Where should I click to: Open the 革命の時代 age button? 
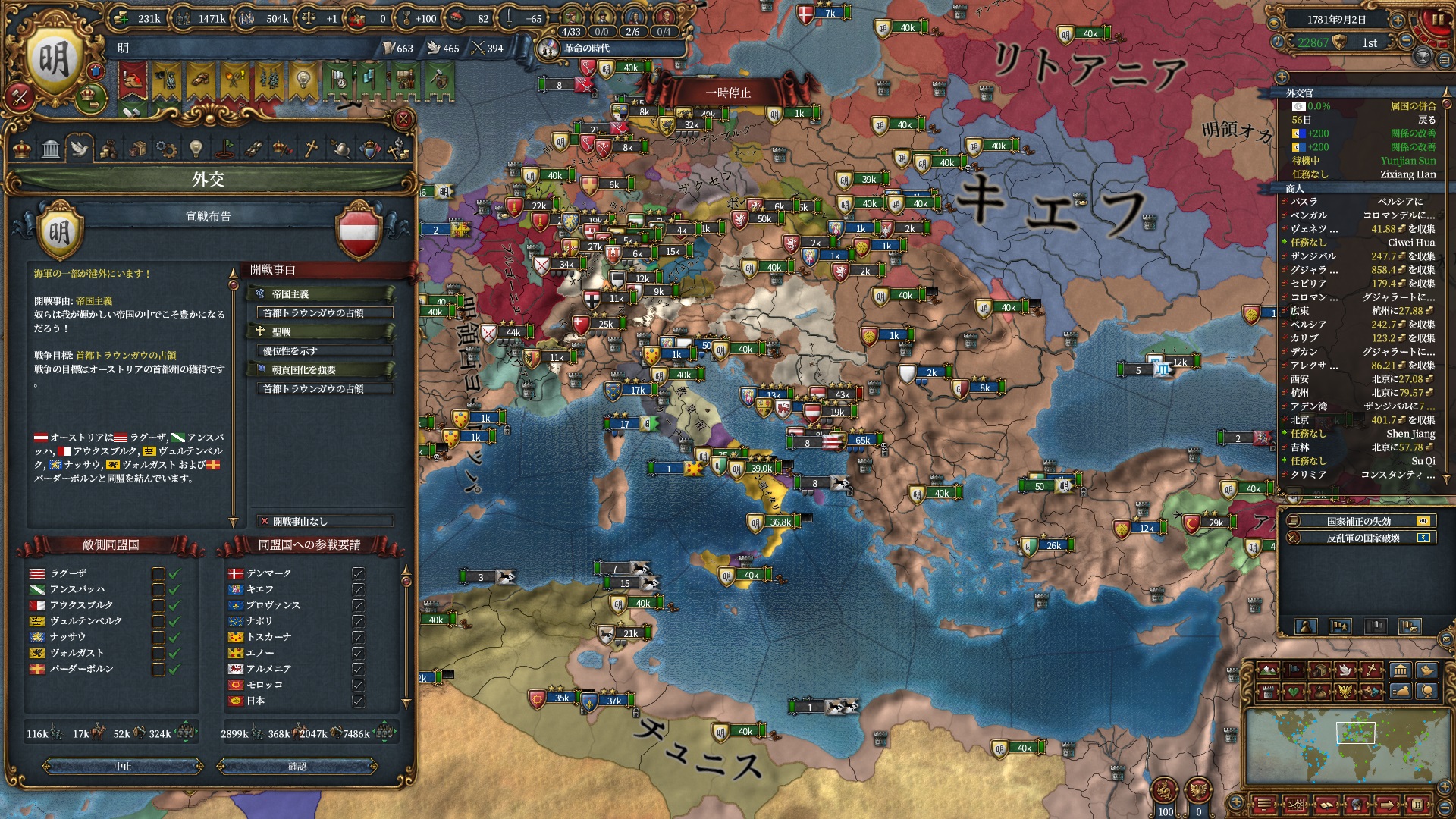tap(585, 49)
